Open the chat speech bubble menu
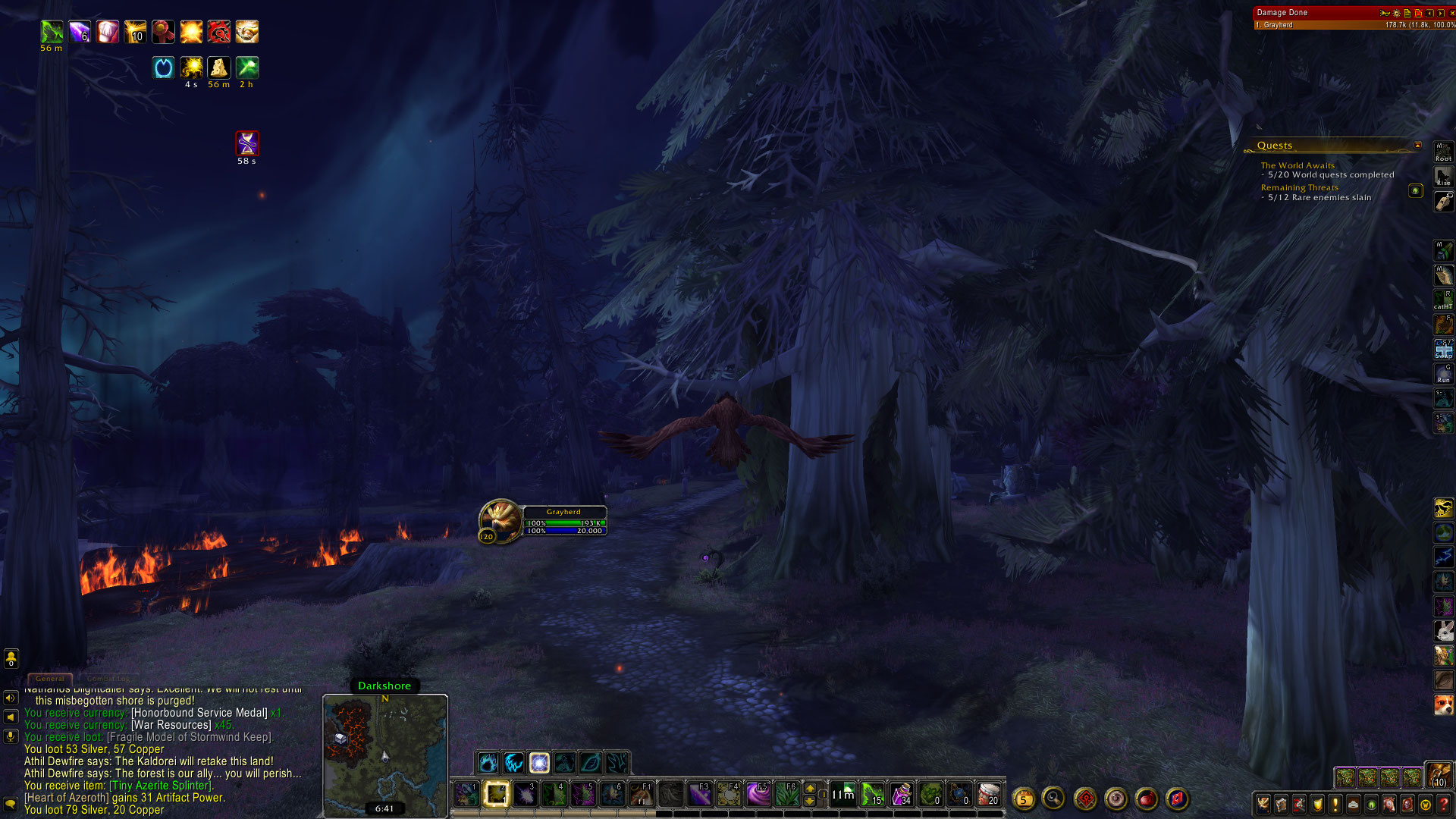This screenshot has height=819, width=1456. pos(11,803)
